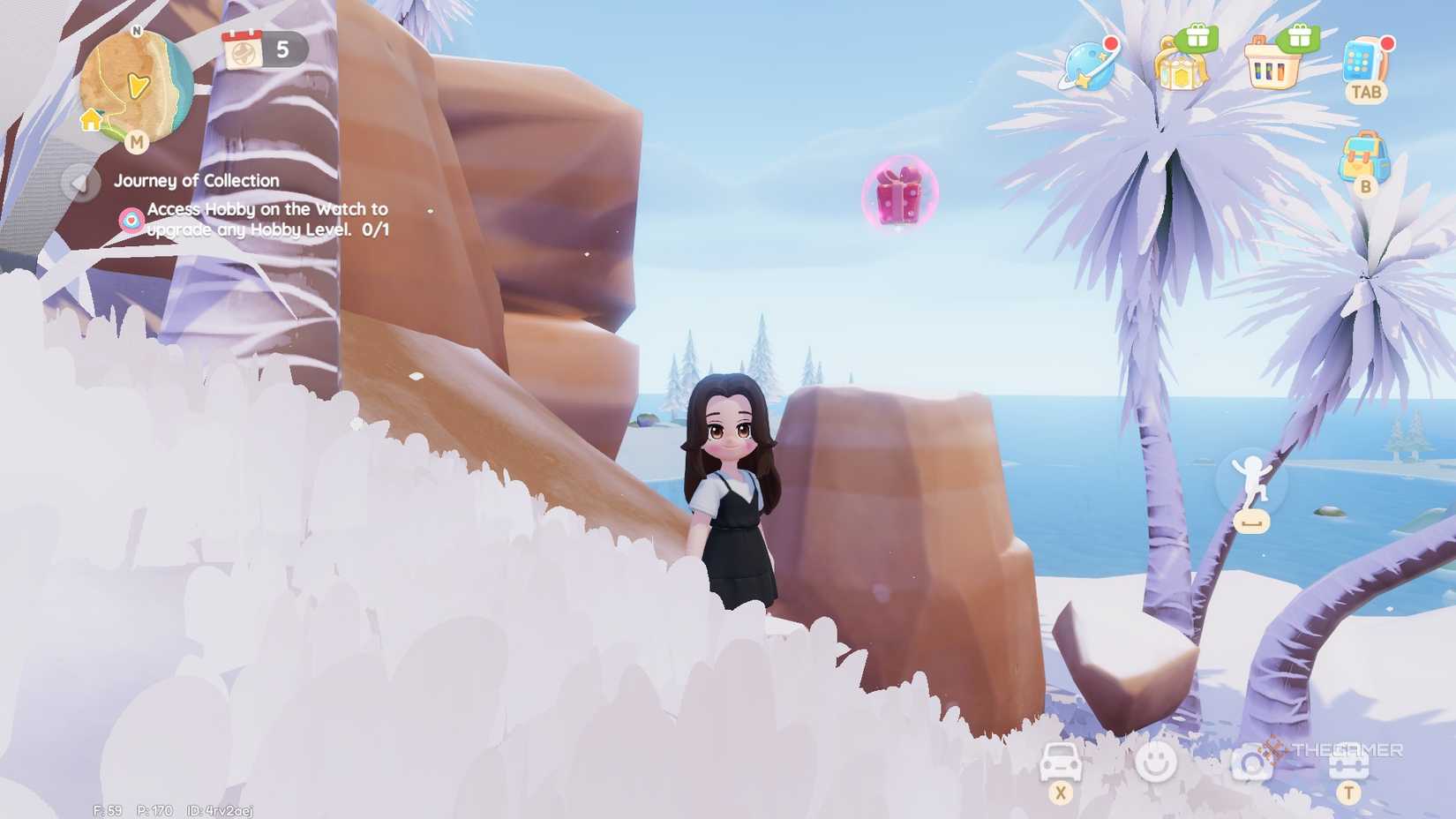1456x819 pixels.
Task: Select the Journey of Collection quest title
Action: [196, 180]
